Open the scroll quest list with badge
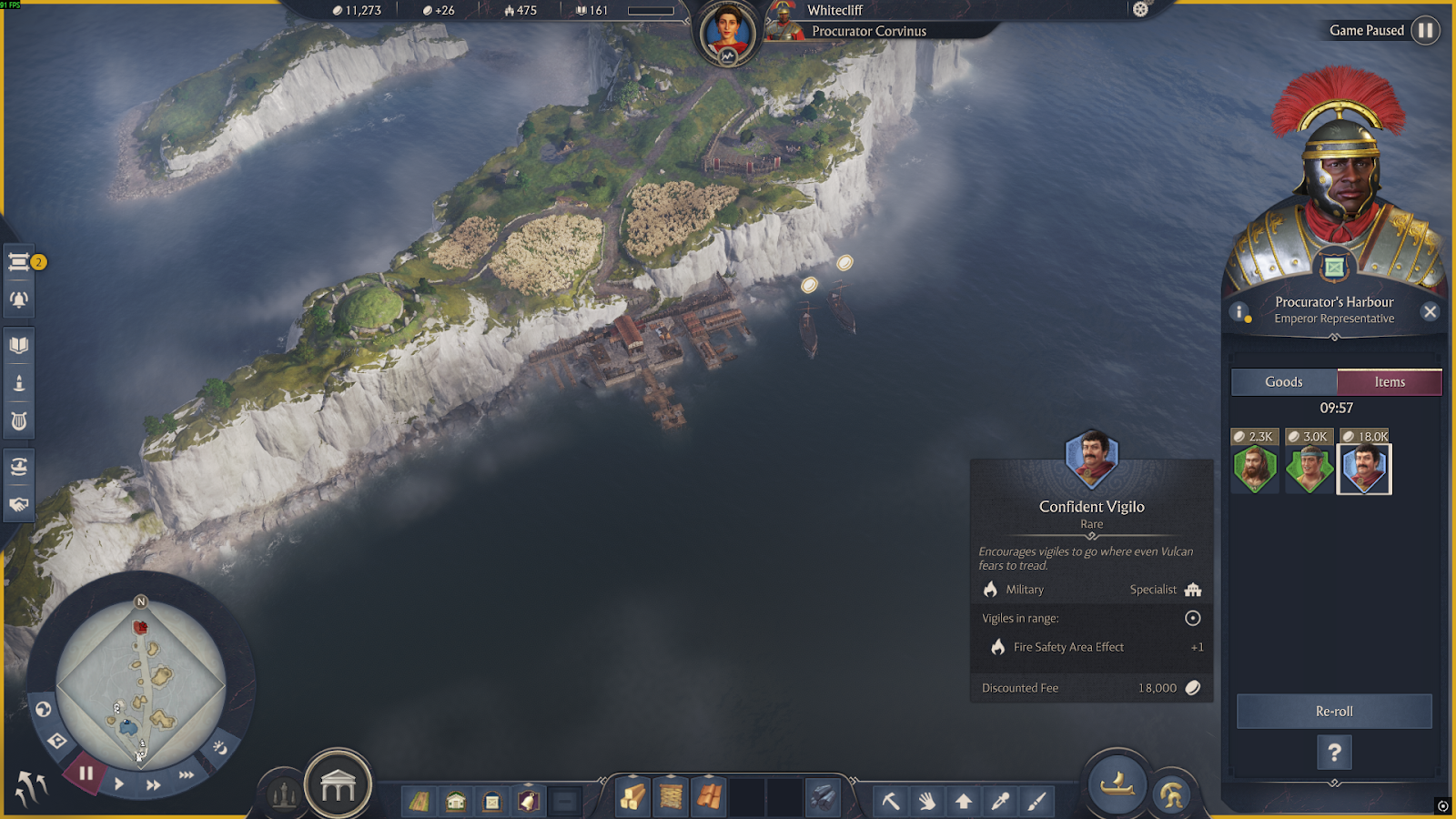The width and height of the screenshot is (1456, 819). click(19, 262)
